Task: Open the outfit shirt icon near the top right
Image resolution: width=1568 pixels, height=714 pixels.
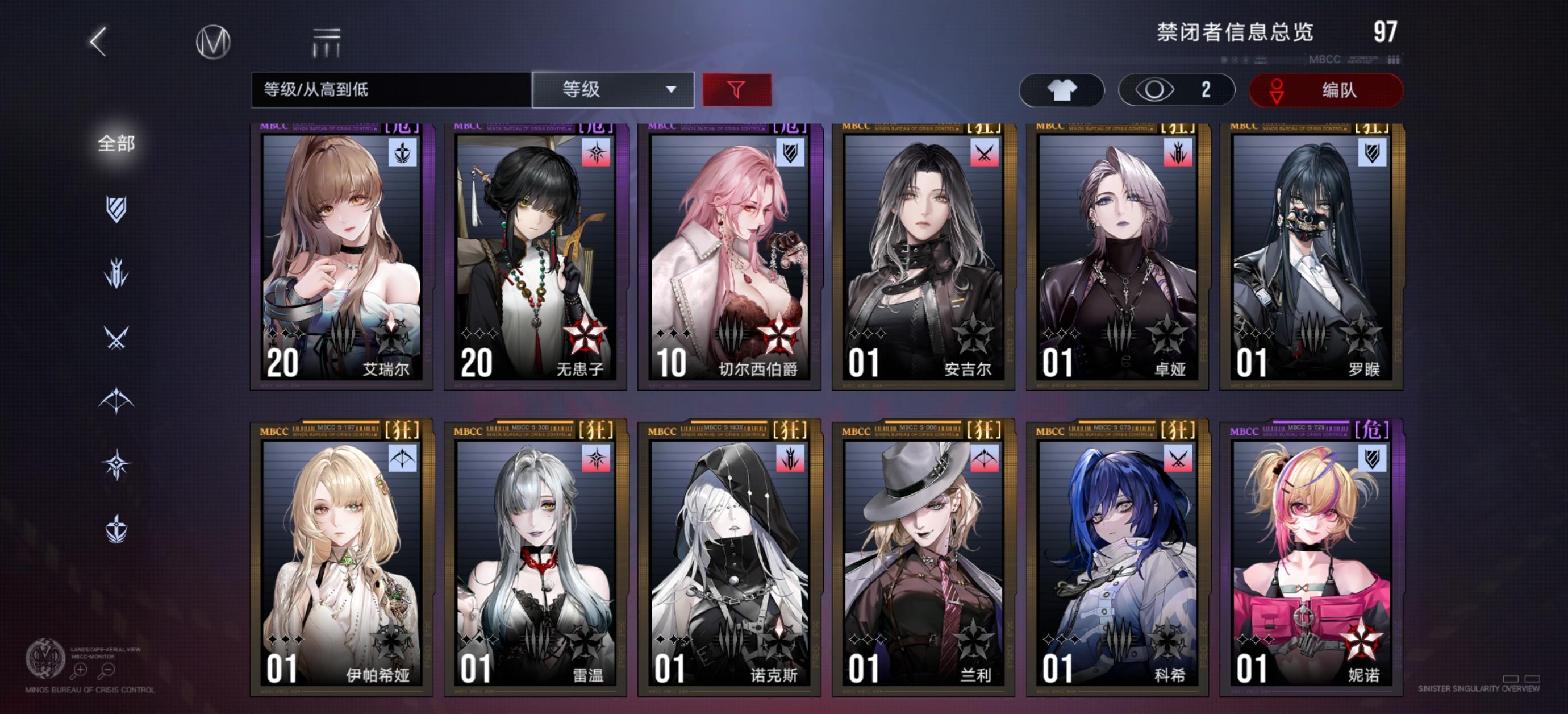Action: pyautogui.click(x=1063, y=90)
